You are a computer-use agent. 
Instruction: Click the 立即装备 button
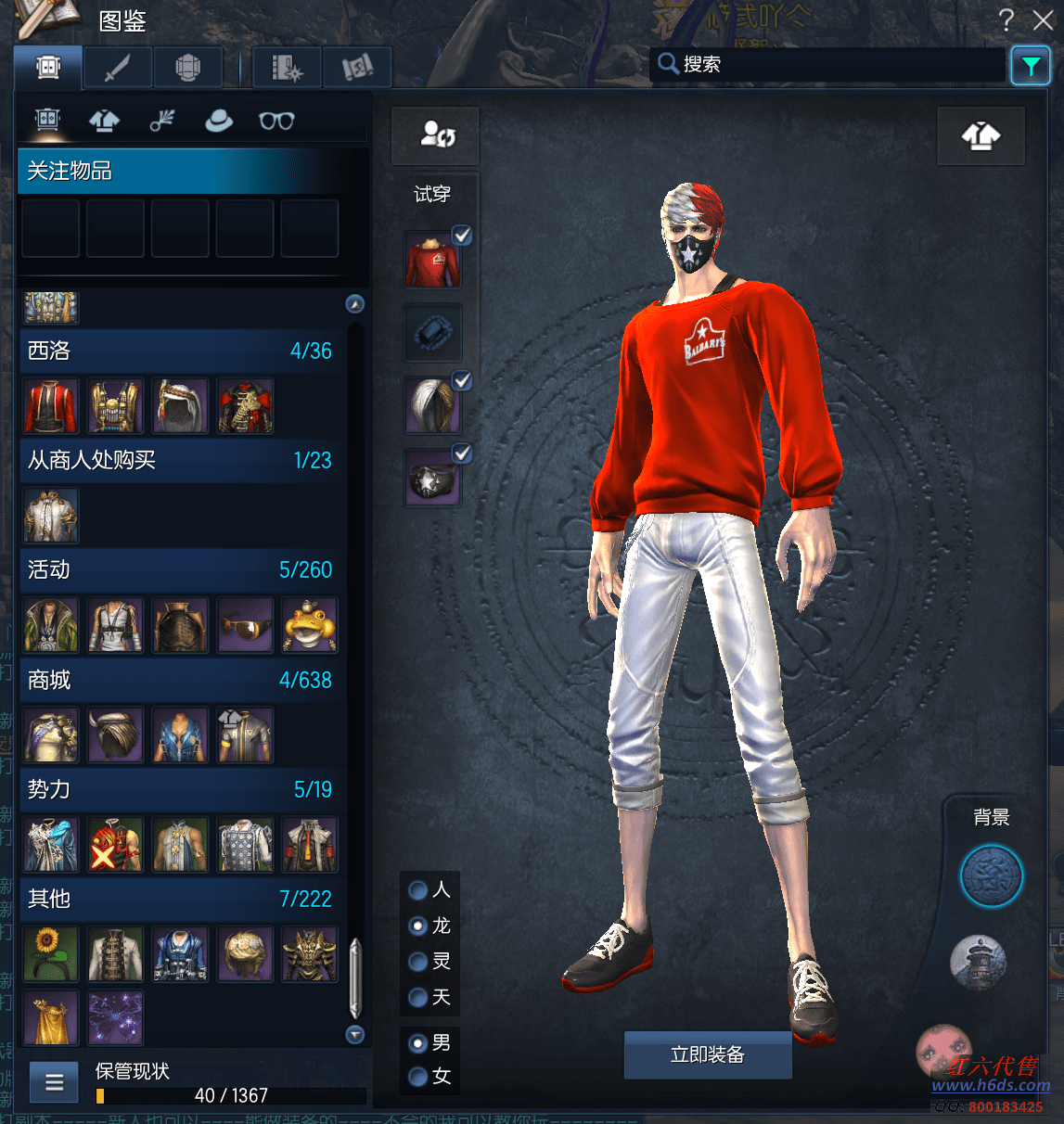coord(707,1054)
